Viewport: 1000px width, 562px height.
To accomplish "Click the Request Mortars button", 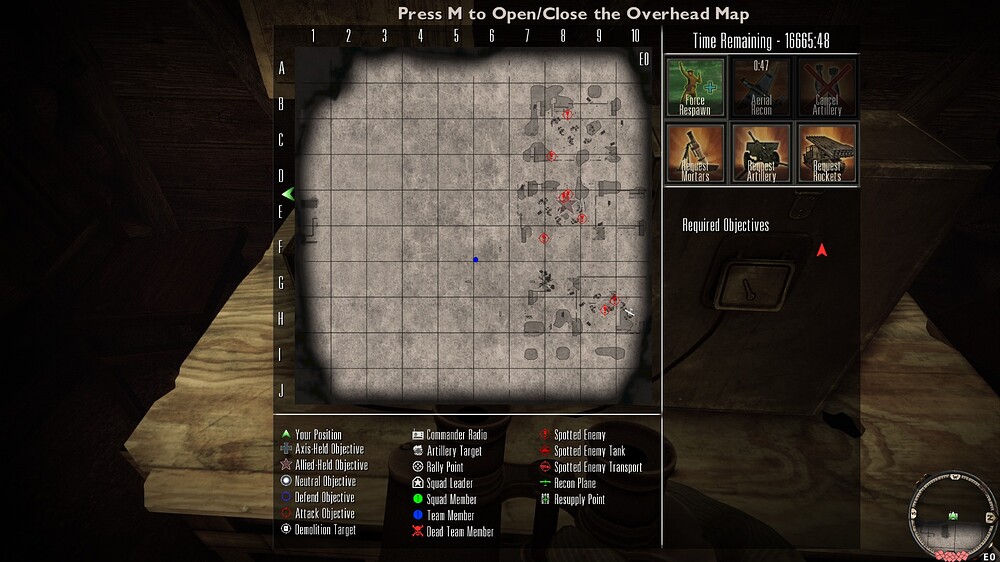I will tap(695, 153).
